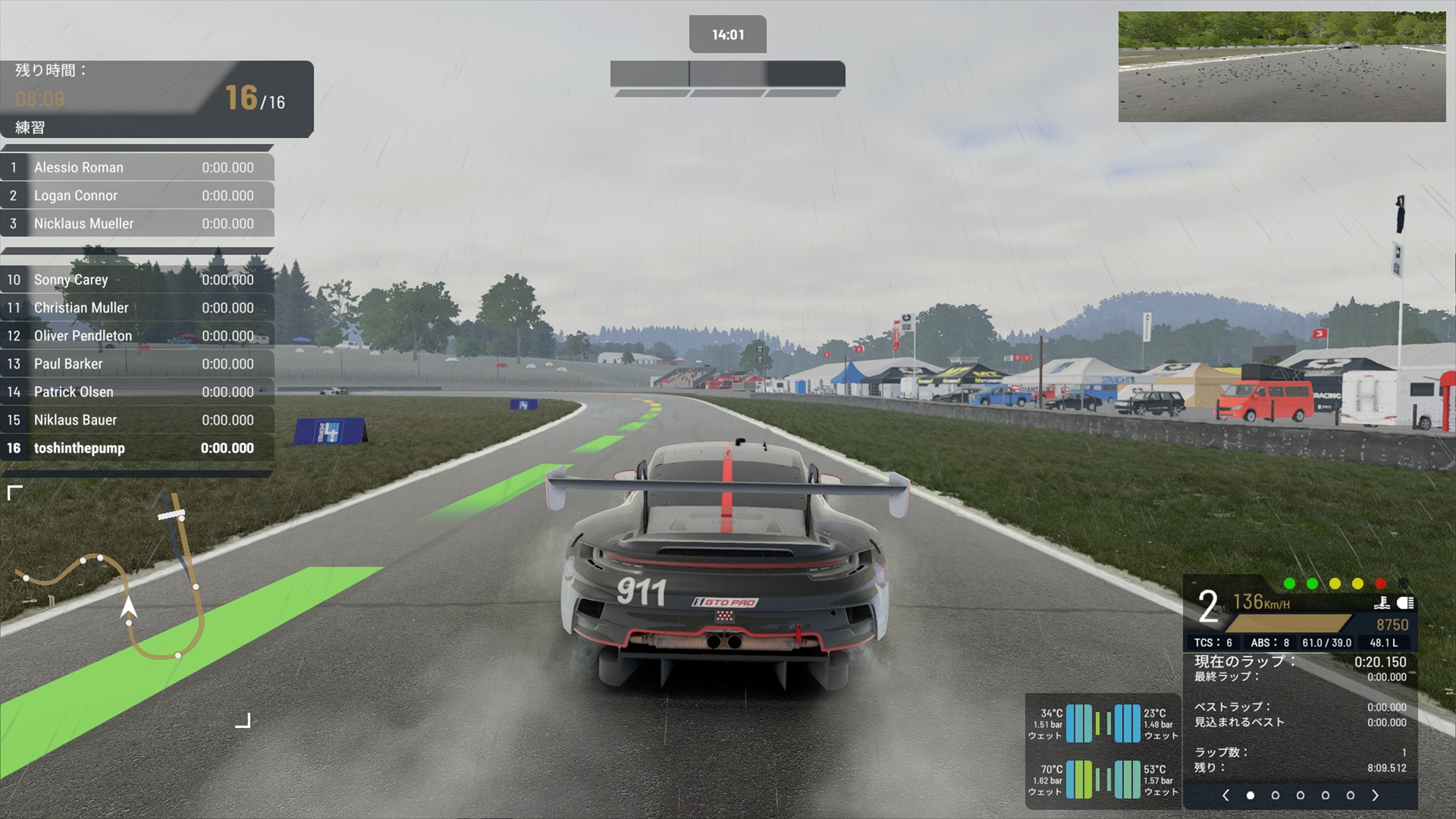Select Niklaus Bauer's timing row
Screen dimensions: 1456x819
click(x=137, y=420)
